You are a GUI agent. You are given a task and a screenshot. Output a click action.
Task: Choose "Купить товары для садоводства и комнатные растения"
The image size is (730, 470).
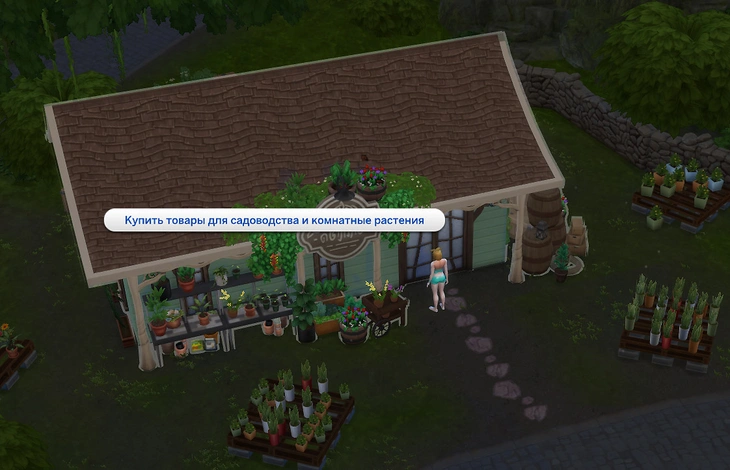pyautogui.click(x=274, y=220)
